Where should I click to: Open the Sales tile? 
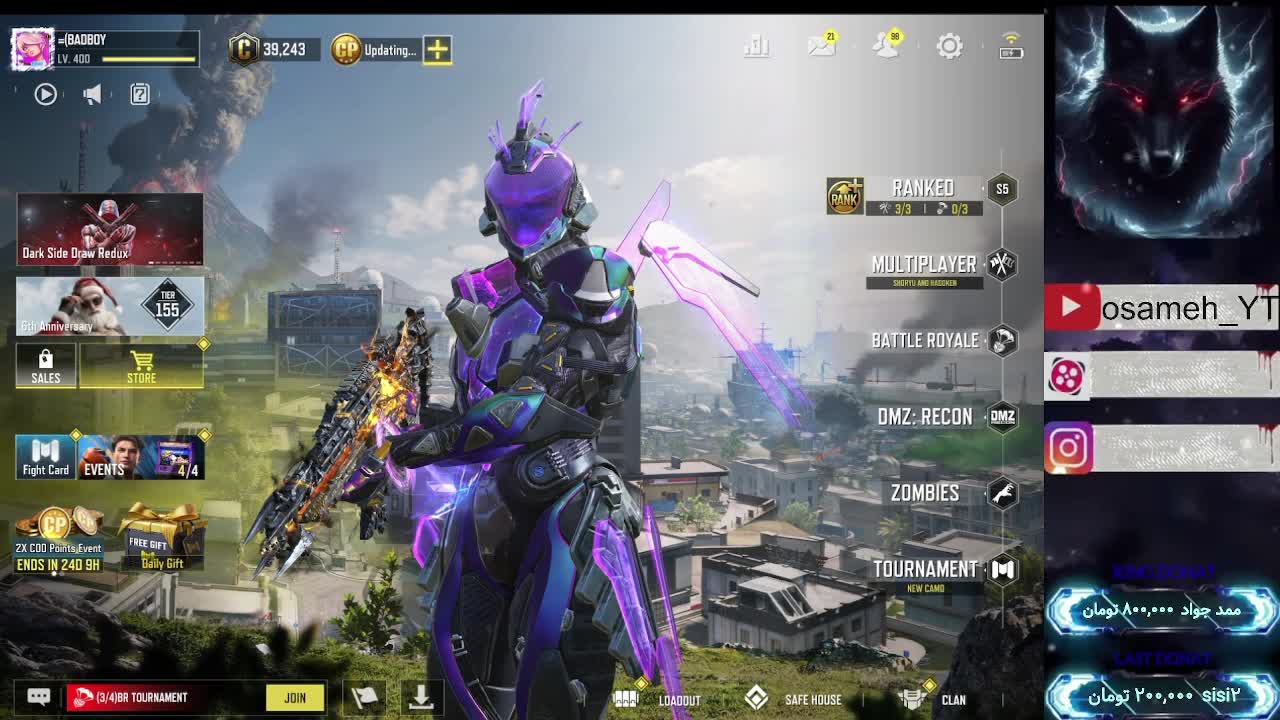pos(46,366)
